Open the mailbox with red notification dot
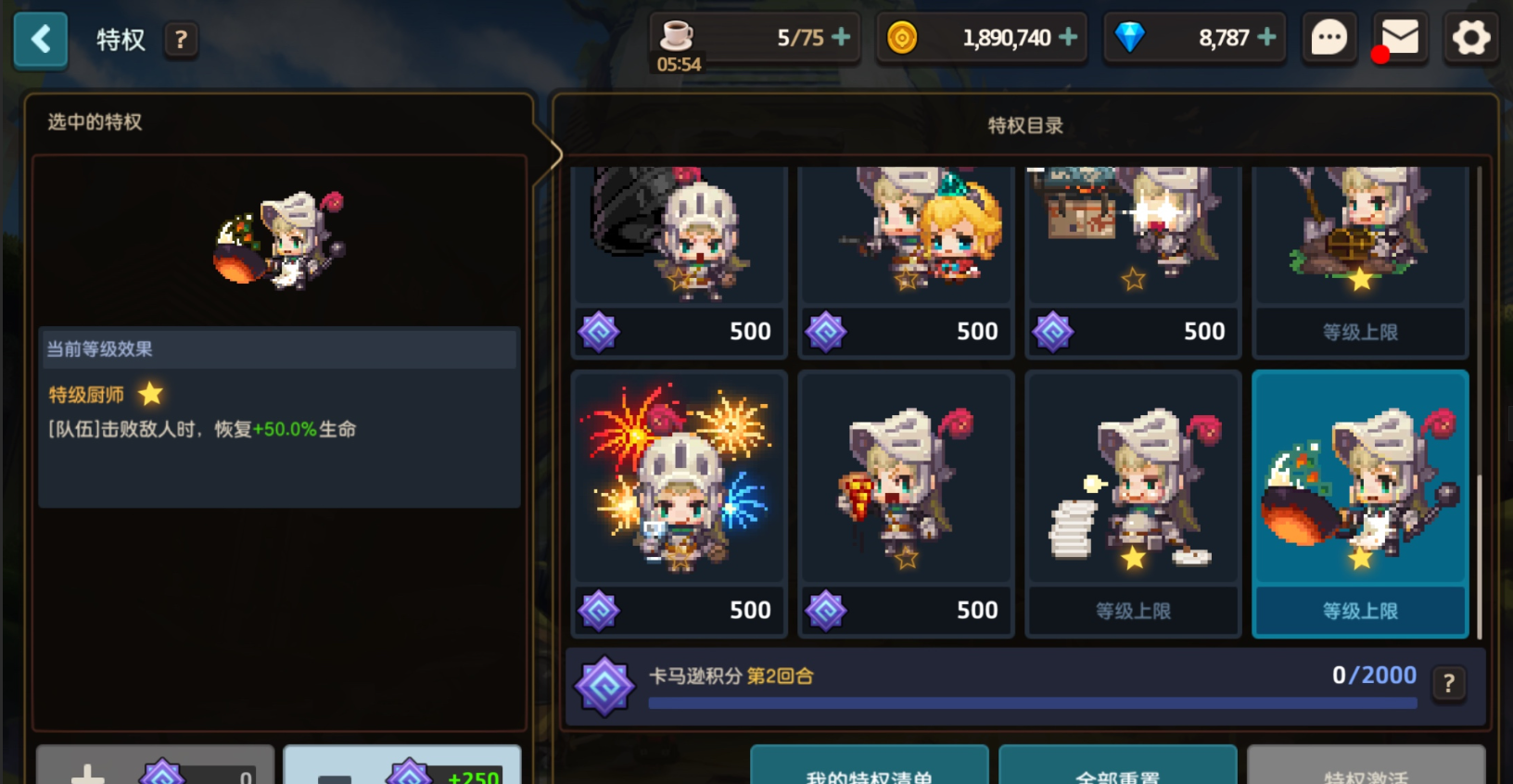1513x784 pixels. 1399,38
